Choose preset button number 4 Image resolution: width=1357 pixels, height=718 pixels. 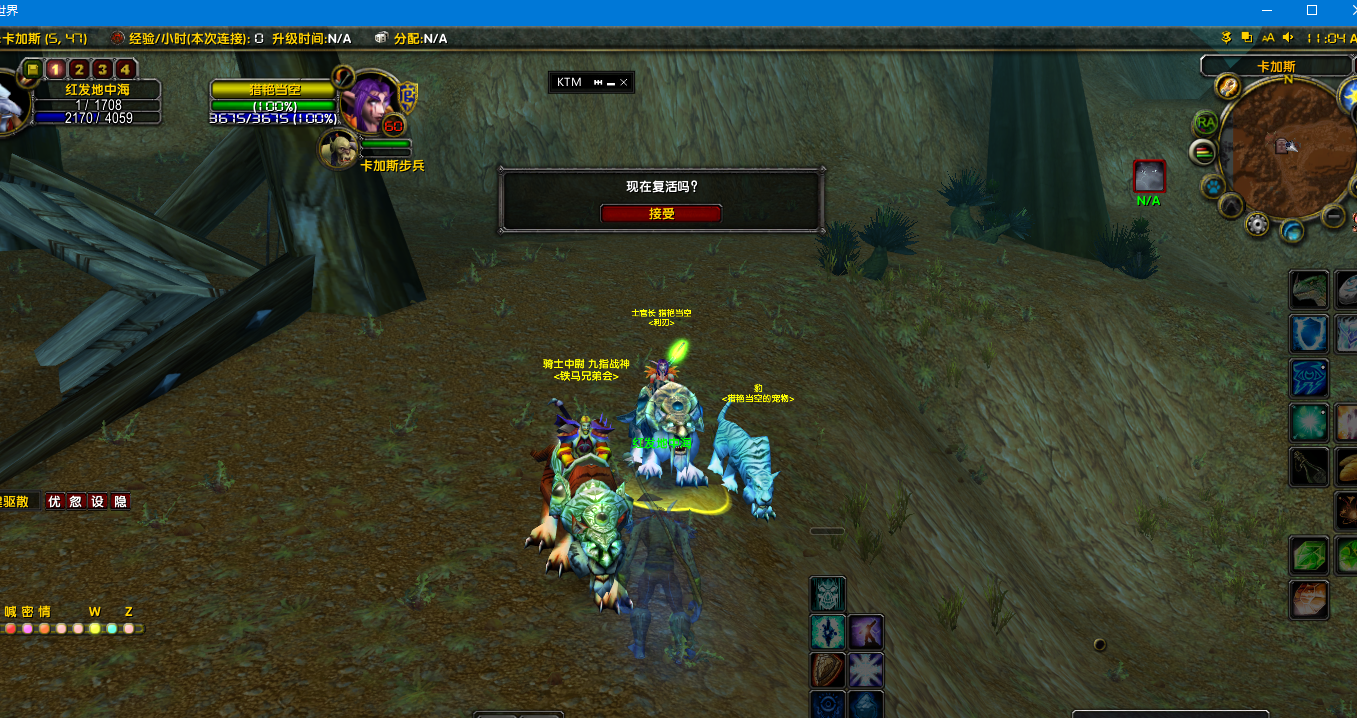[x=124, y=69]
